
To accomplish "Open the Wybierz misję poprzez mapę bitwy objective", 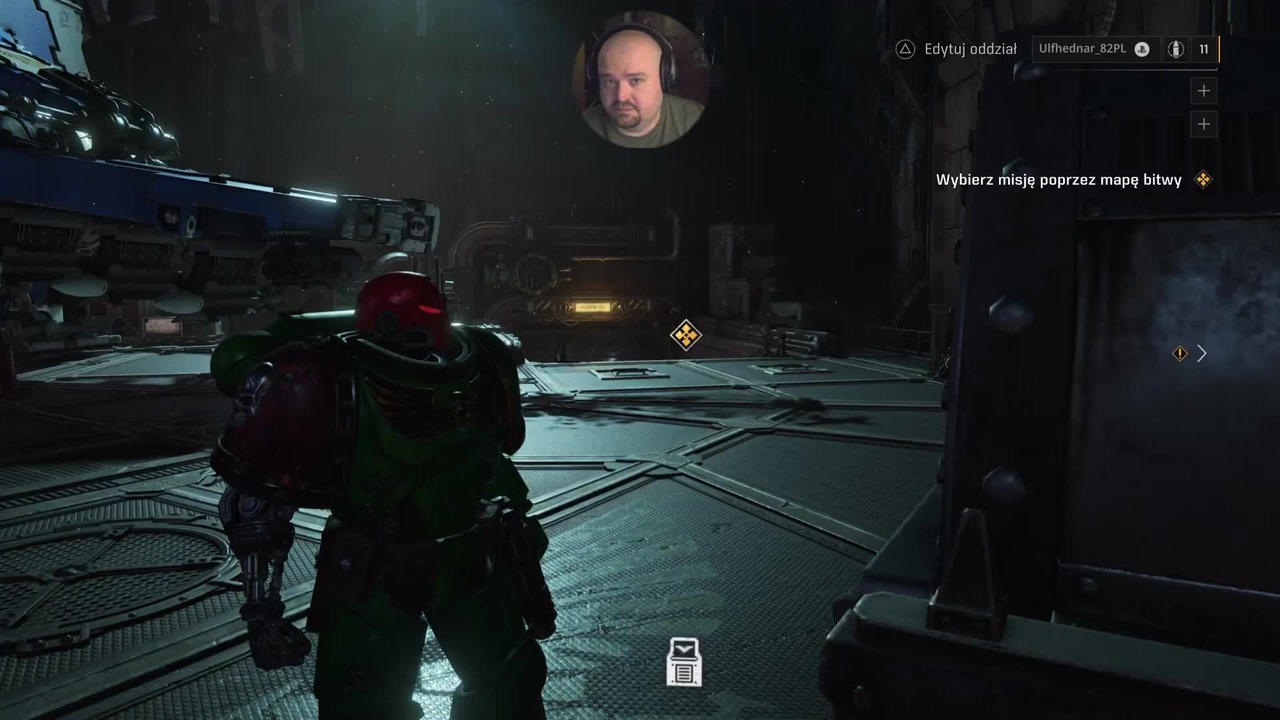I will (x=1059, y=180).
